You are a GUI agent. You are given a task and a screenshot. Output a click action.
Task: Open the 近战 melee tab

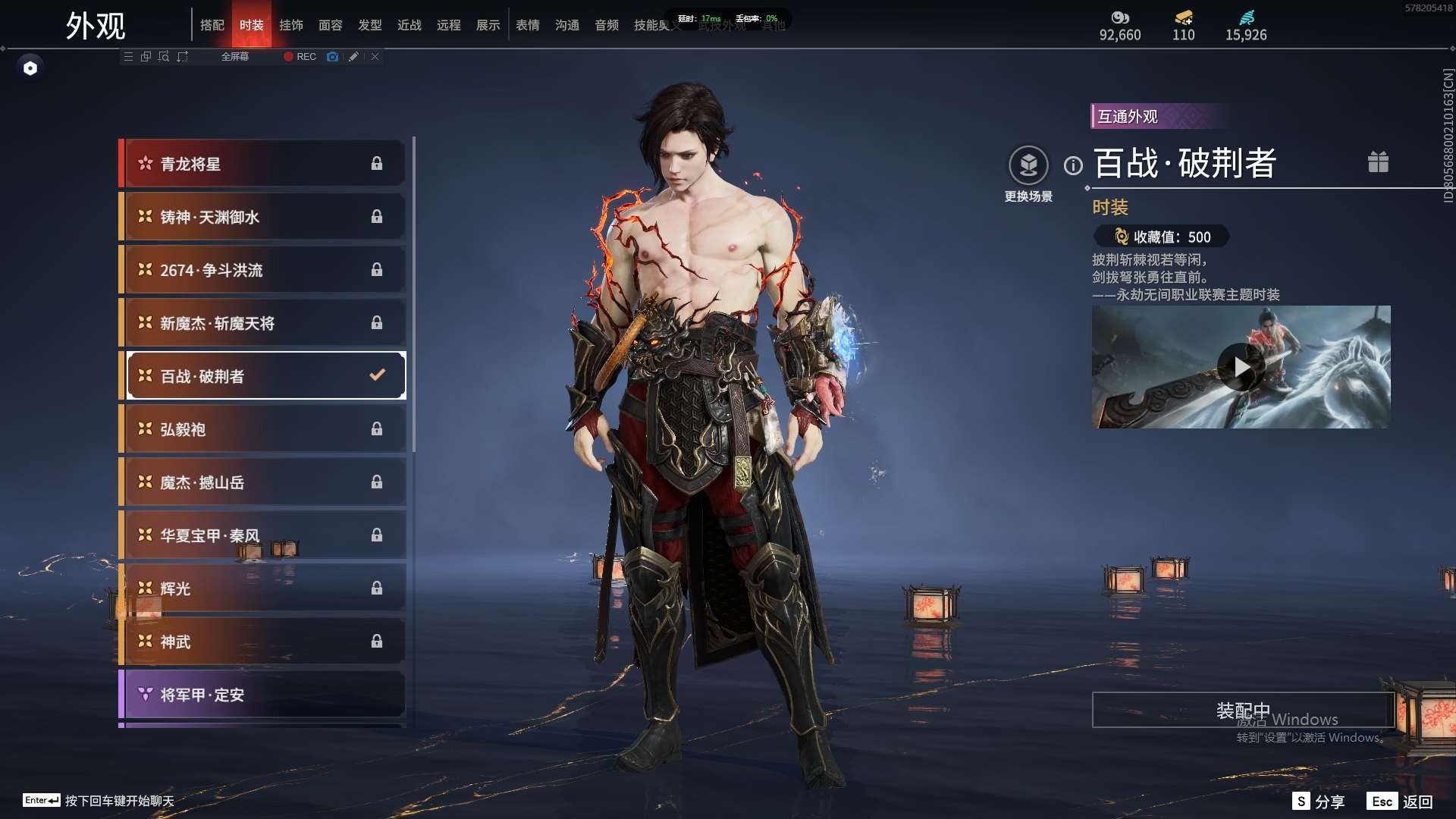(x=409, y=25)
